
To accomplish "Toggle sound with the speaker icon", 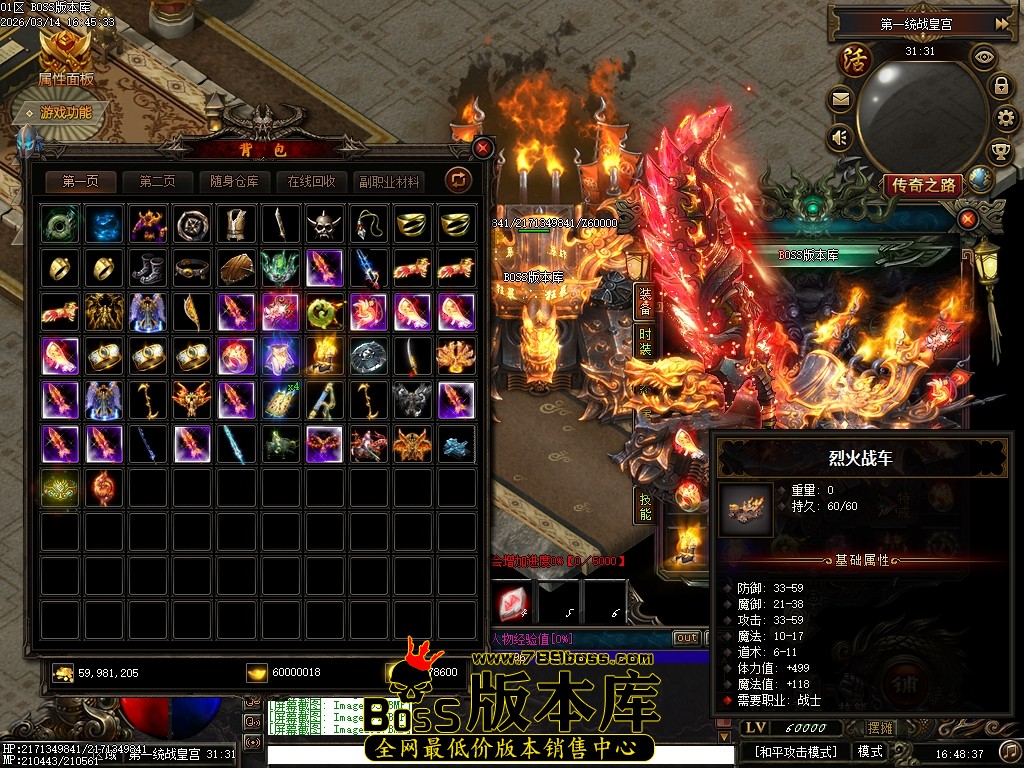I will point(840,137).
